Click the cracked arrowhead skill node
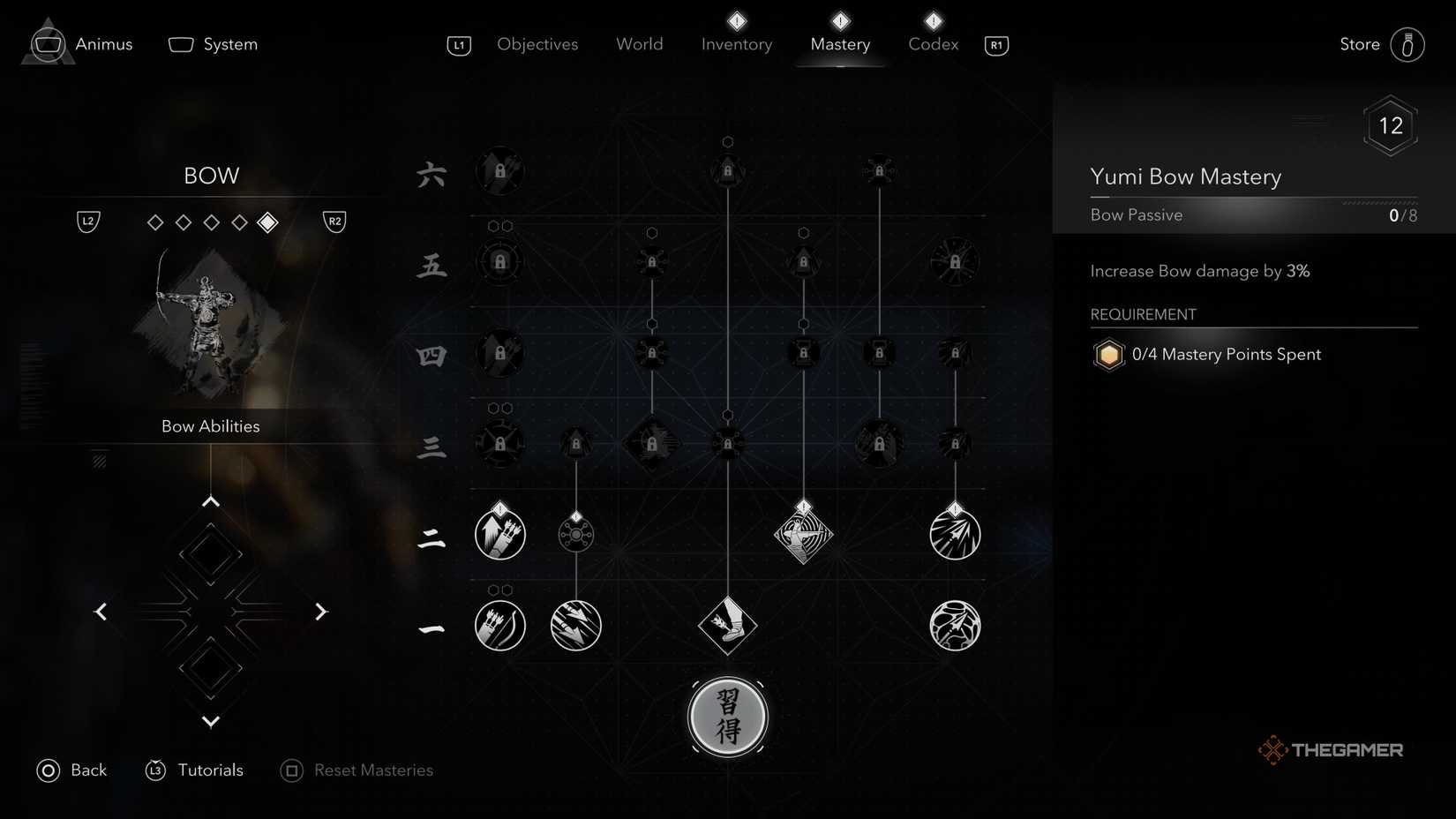Image resolution: width=1456 pixels, height=819 pixels. [954, 627]
